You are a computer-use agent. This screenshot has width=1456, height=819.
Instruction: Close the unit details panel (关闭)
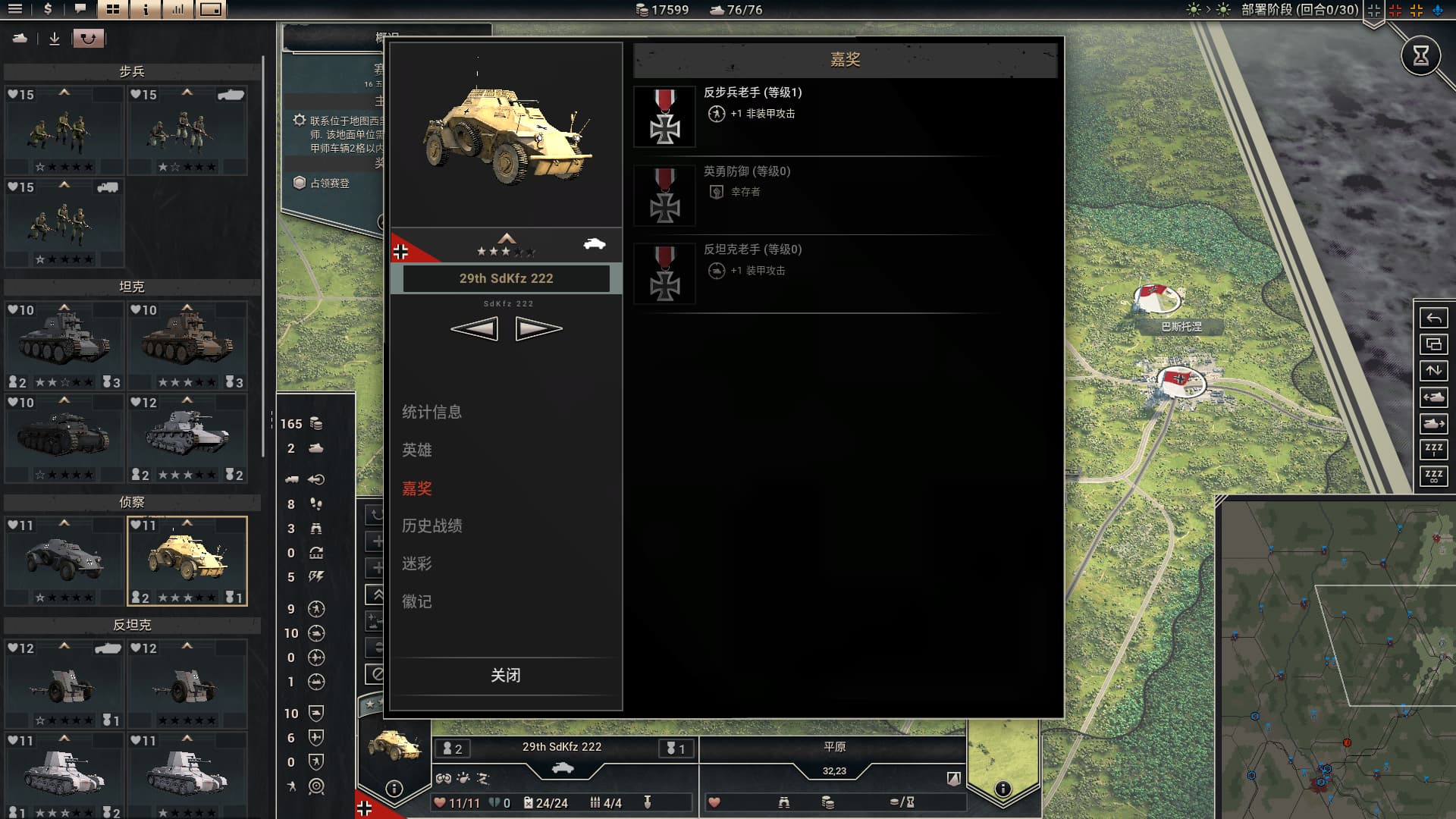tap(505, 675)
